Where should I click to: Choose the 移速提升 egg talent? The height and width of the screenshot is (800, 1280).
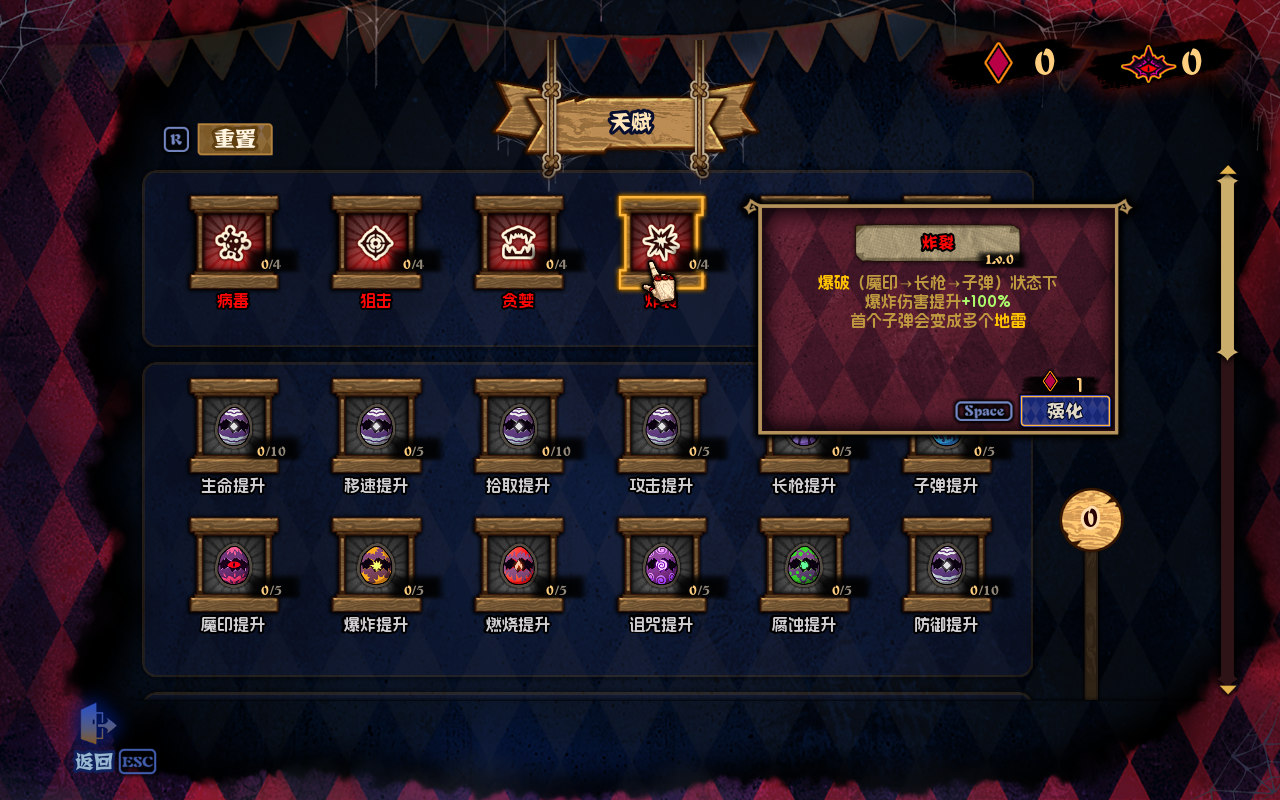pos(376,427)
